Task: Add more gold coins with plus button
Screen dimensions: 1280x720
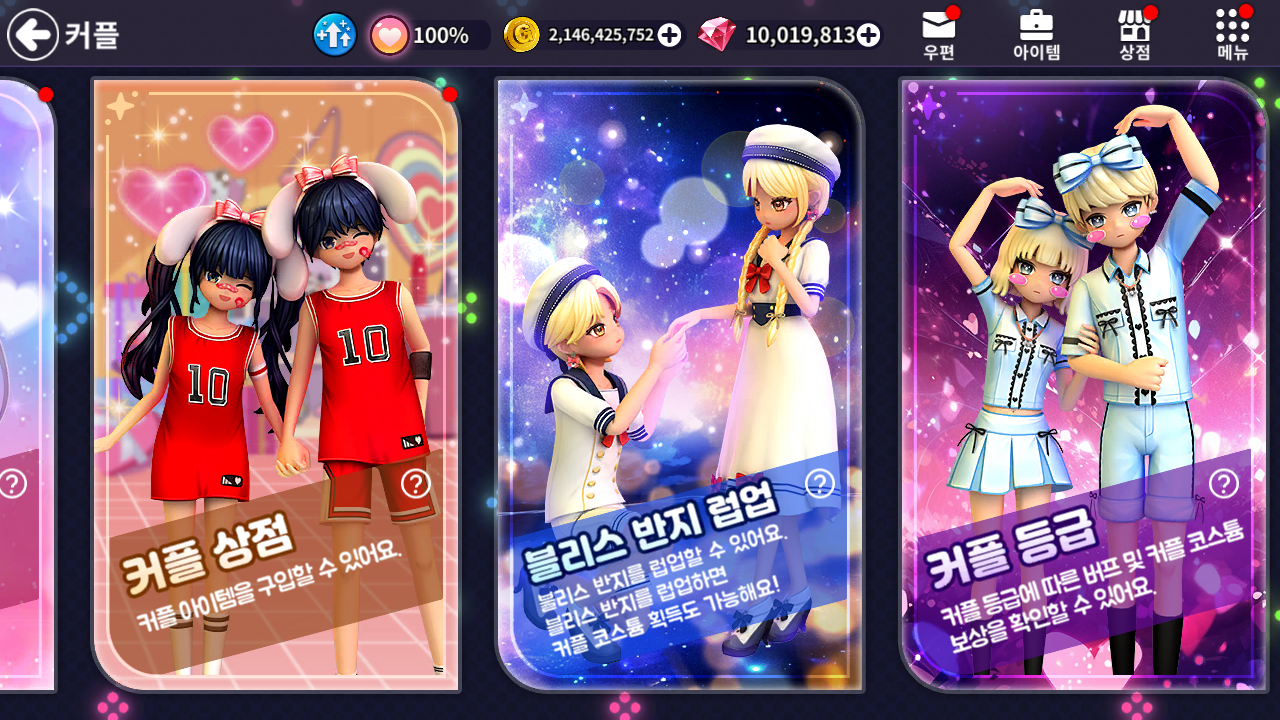Action: (670, 35)
